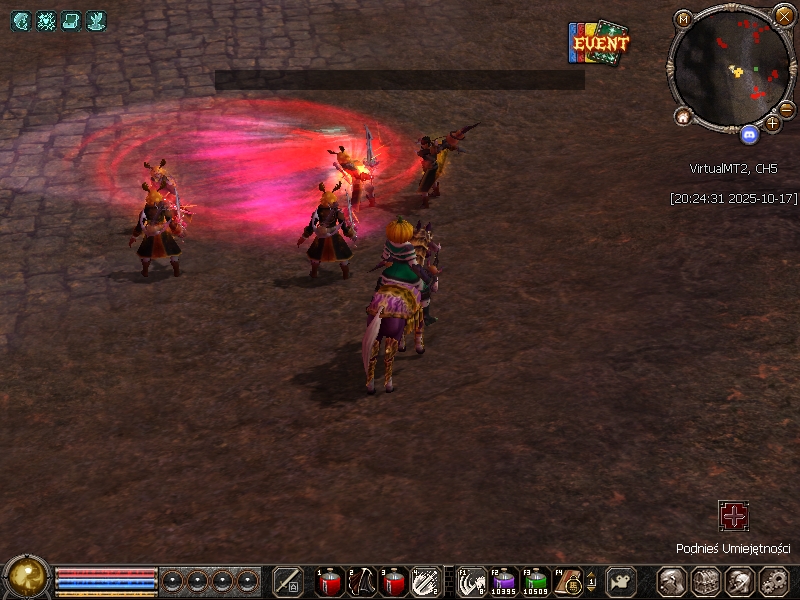The width and height of the screenshot is (800, 600).
Task: Open the full map with the M button
Action: pyautogui.click(x=684, y=19)
